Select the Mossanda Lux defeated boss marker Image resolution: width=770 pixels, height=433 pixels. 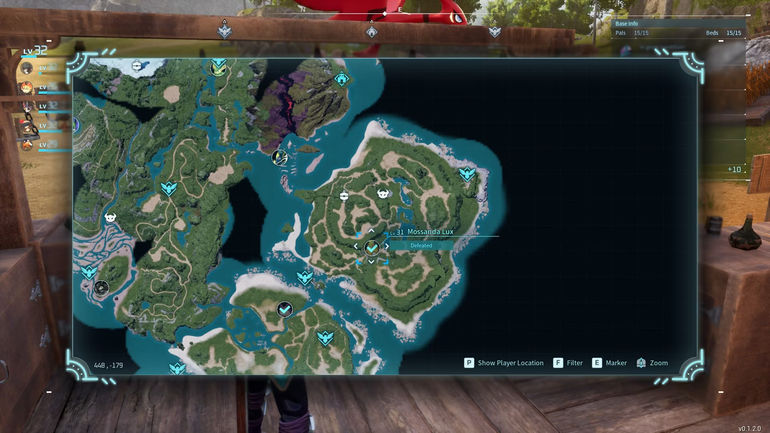(x=372, y=246)
